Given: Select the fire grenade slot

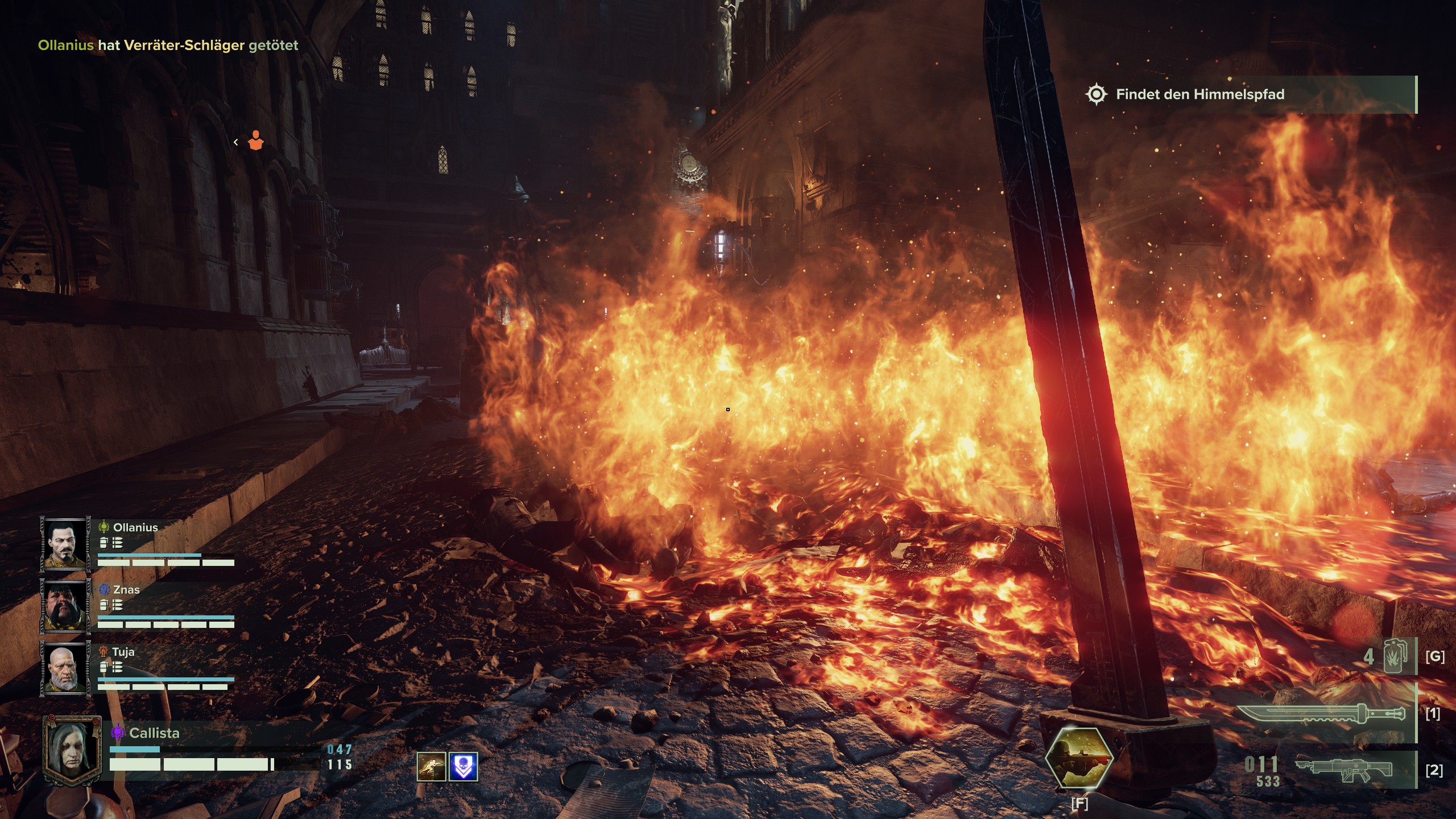Looking at the screenshot, I should point(1393,656).
